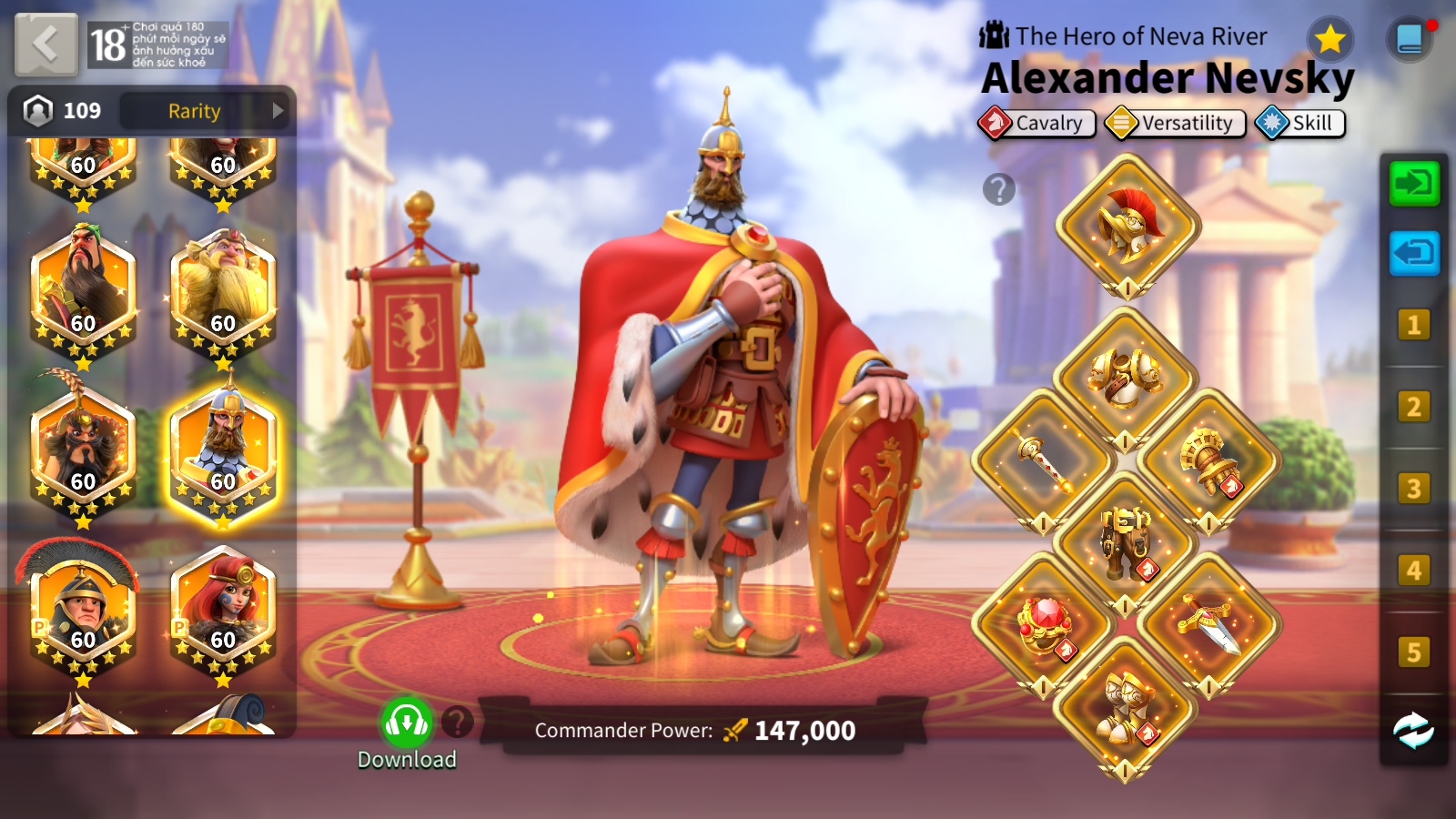Click the green arrow equip button

(1413, 184)
